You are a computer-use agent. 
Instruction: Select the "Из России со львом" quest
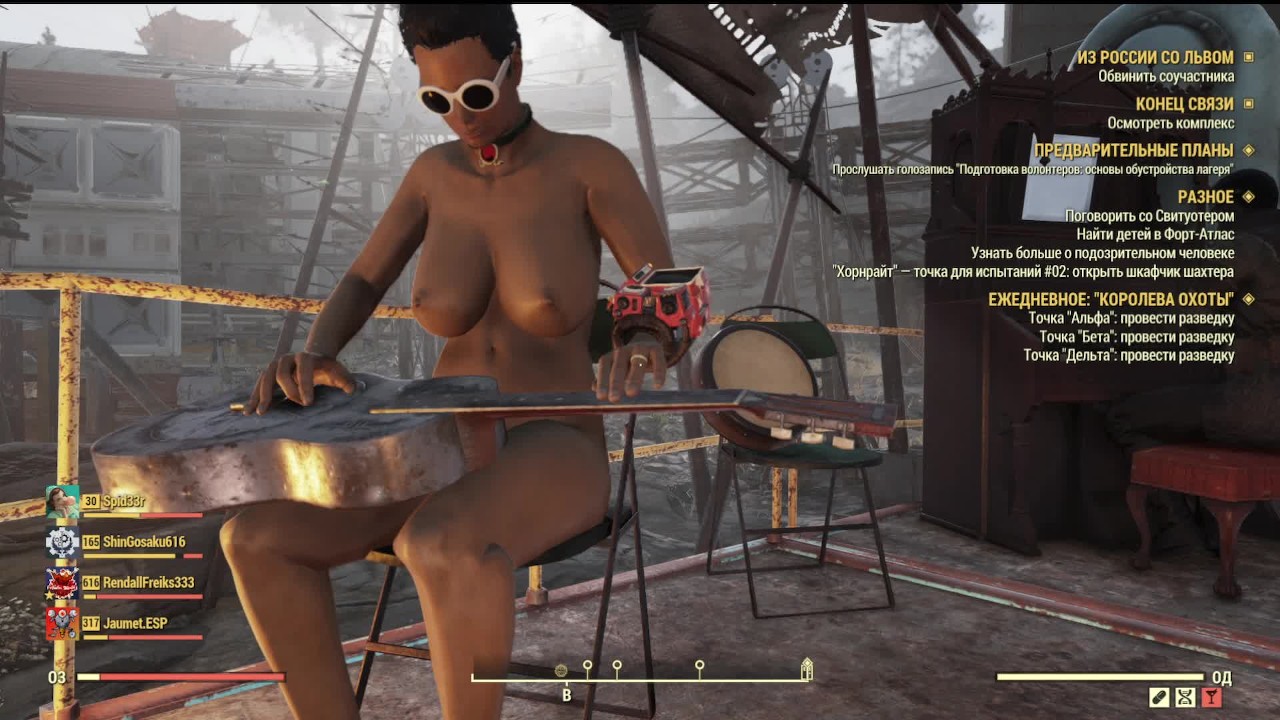click(x=1154, y=58)
